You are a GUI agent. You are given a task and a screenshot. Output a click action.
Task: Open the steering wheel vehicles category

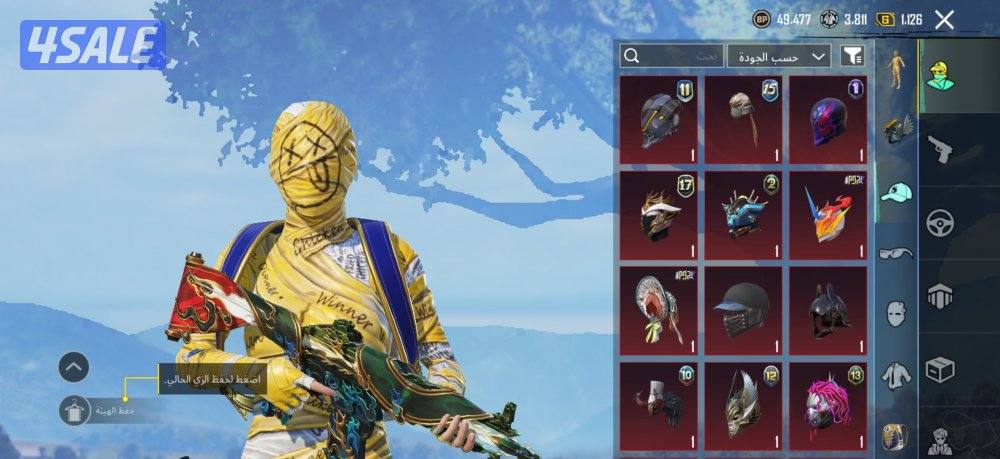coord(940,222)
